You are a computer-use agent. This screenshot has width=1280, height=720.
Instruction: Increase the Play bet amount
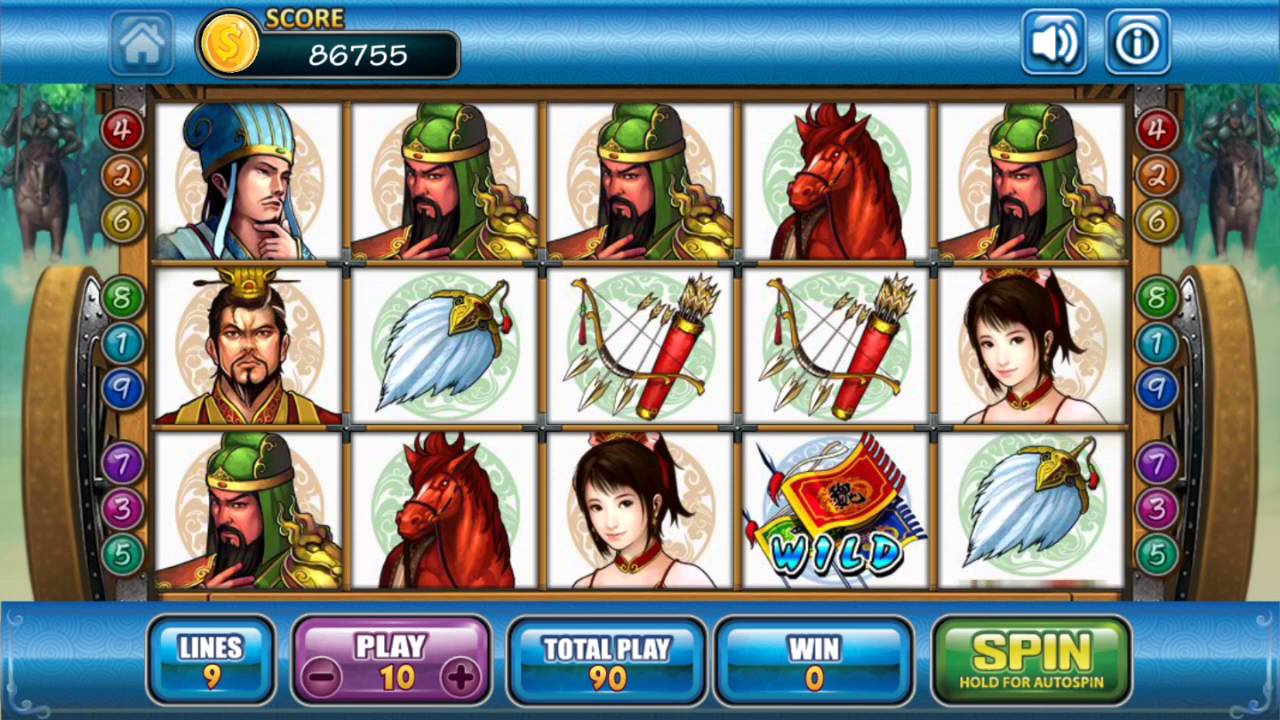(461, 678)
